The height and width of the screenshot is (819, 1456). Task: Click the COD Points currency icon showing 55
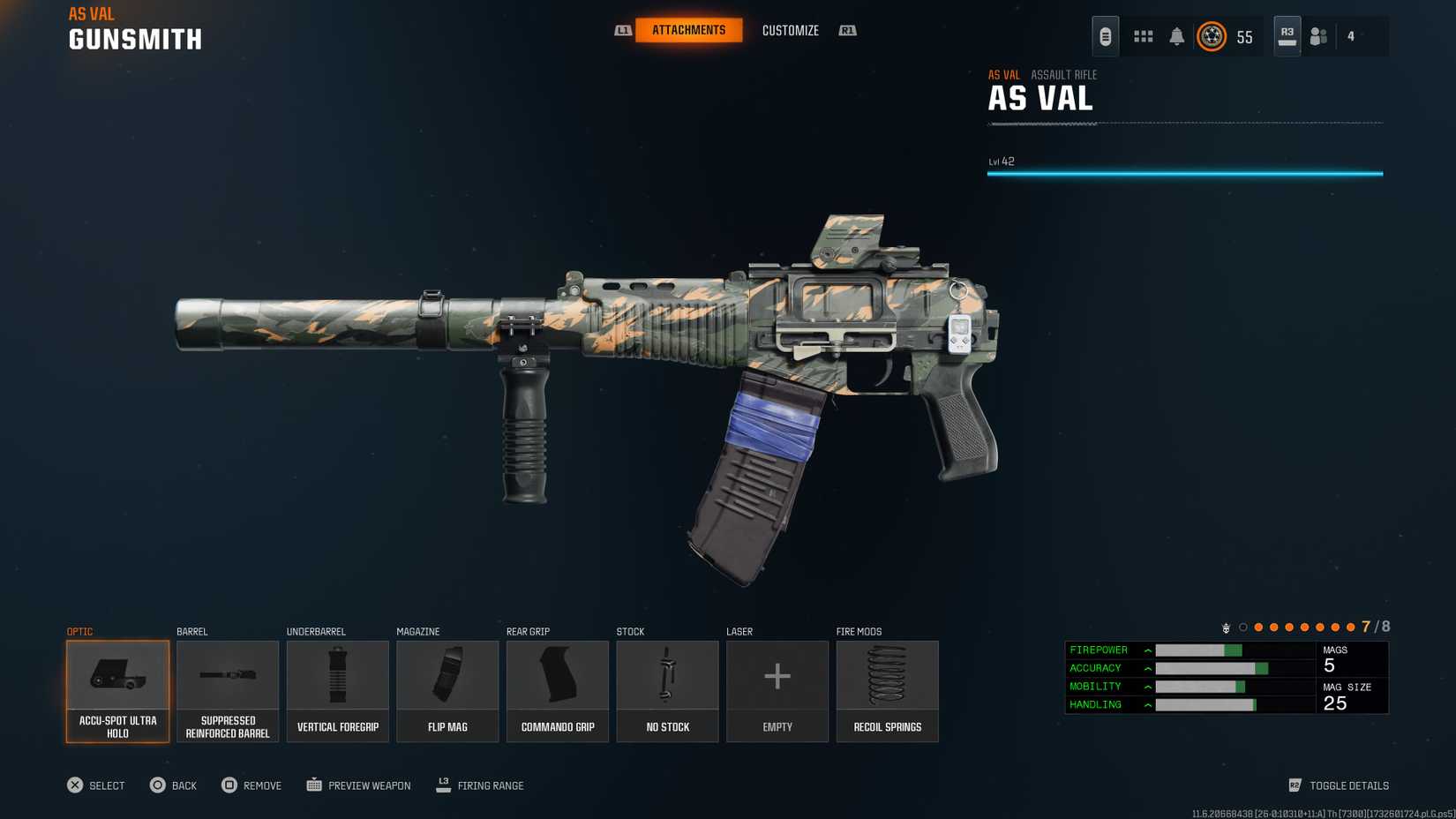click(x=1213, y=37)
